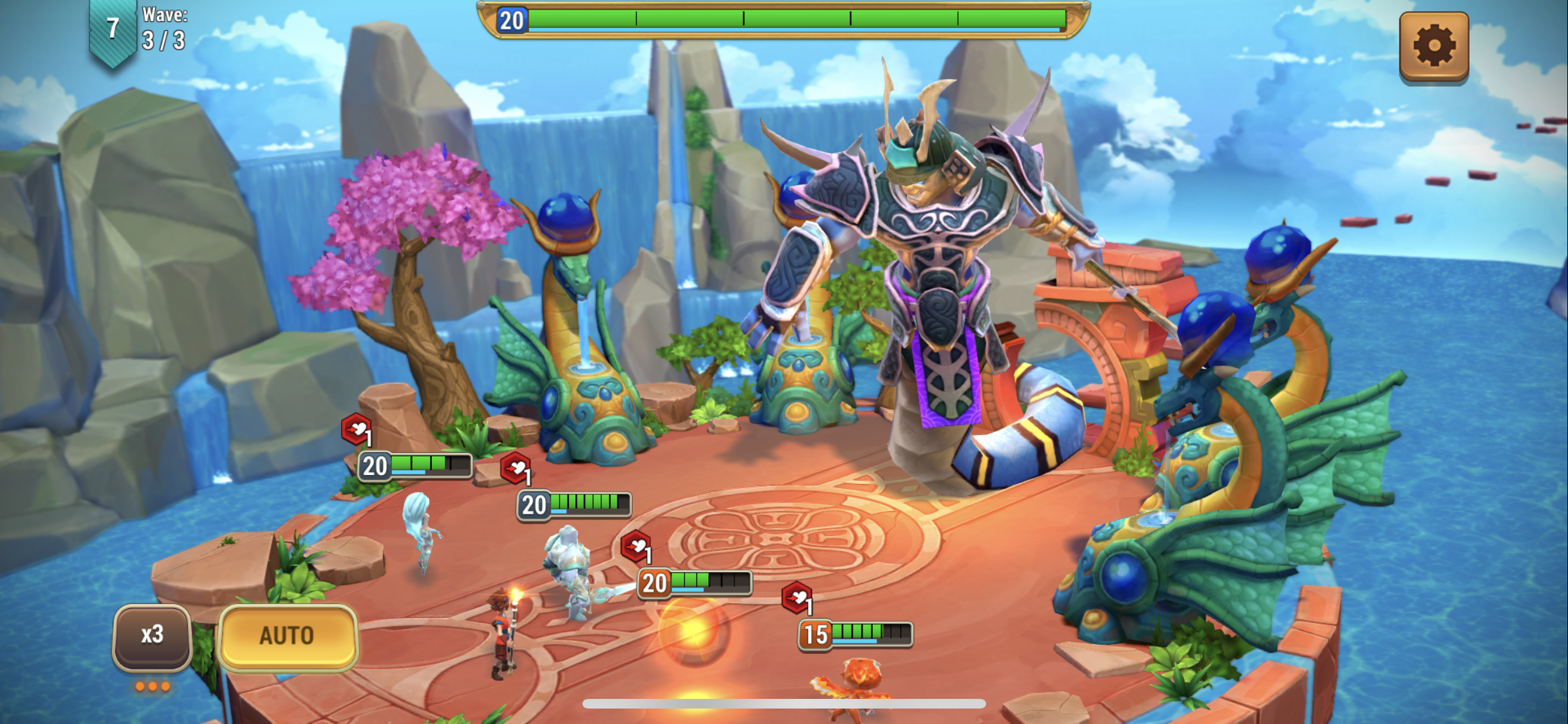
Task: Toggle the AUTO battle button
Action: (287, 636)
